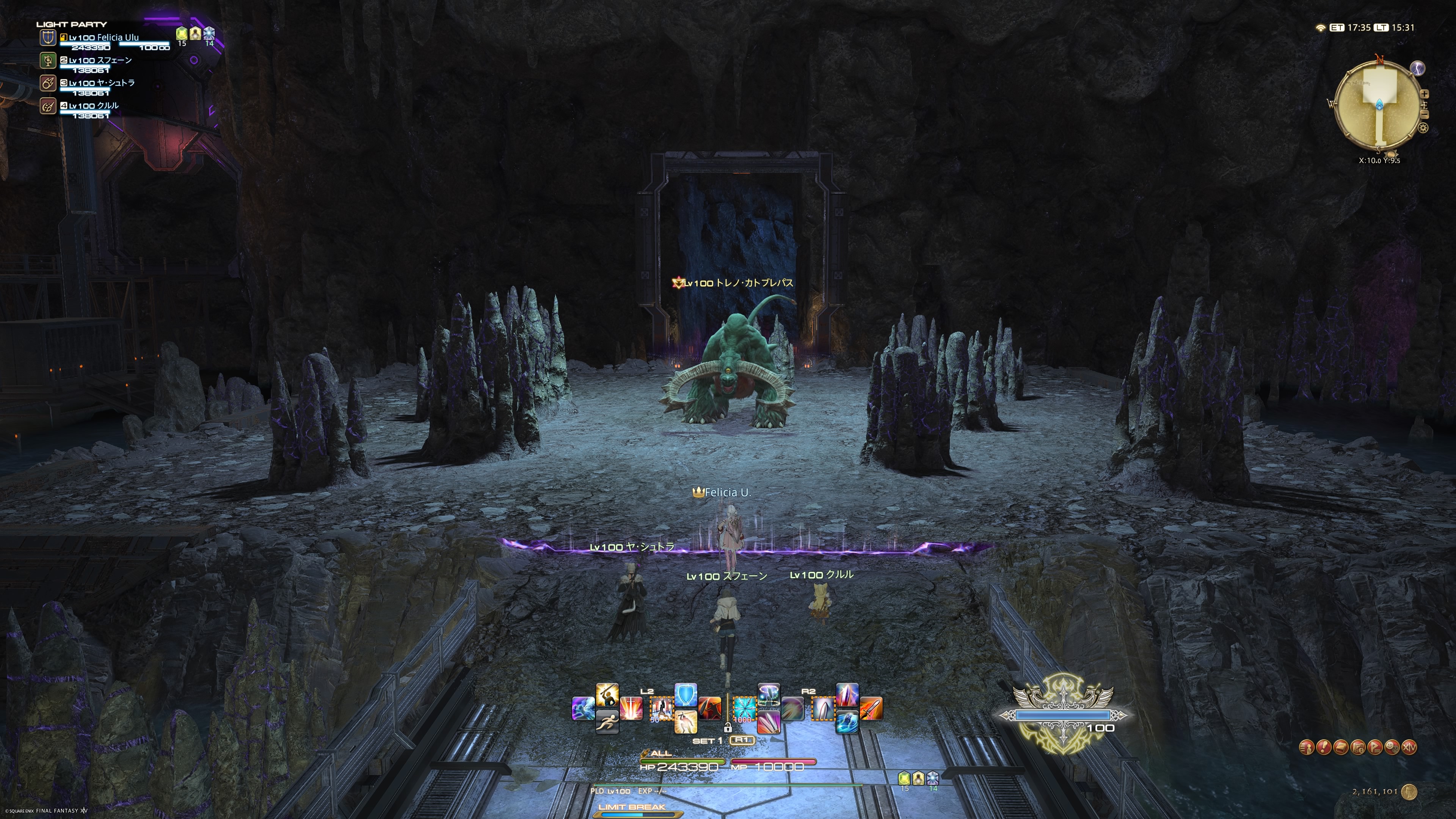Select party member クルル in the list
This screenshot has height=819, width=1456.
(x=94, y=106)
